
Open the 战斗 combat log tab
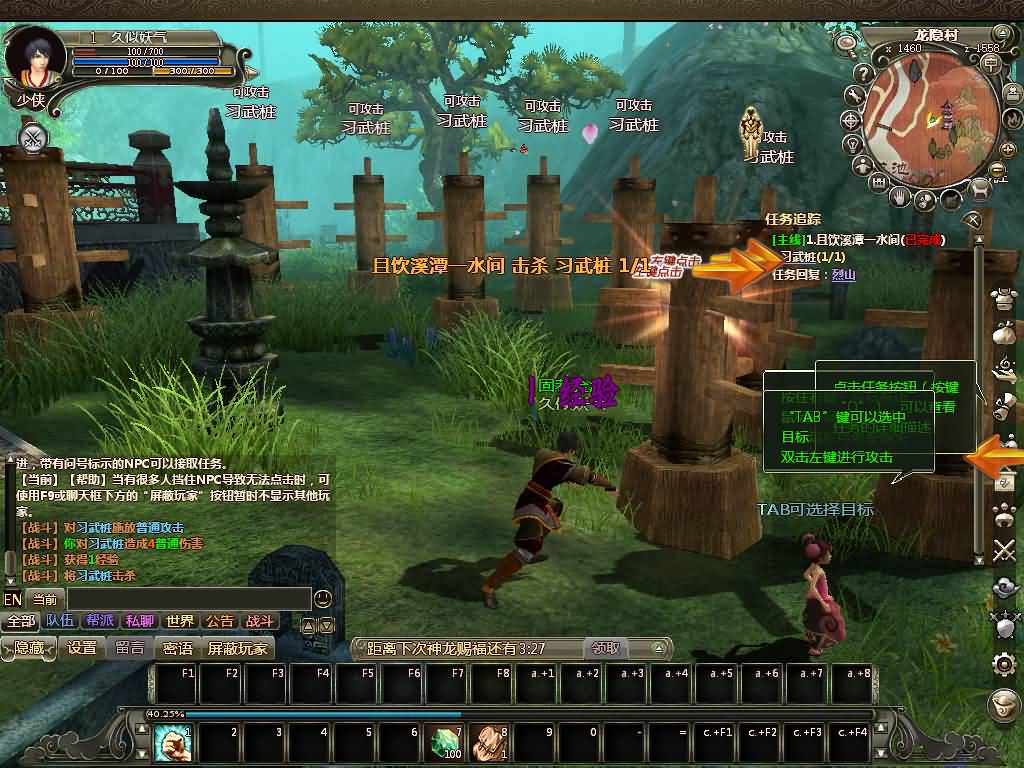coord(259,621)
